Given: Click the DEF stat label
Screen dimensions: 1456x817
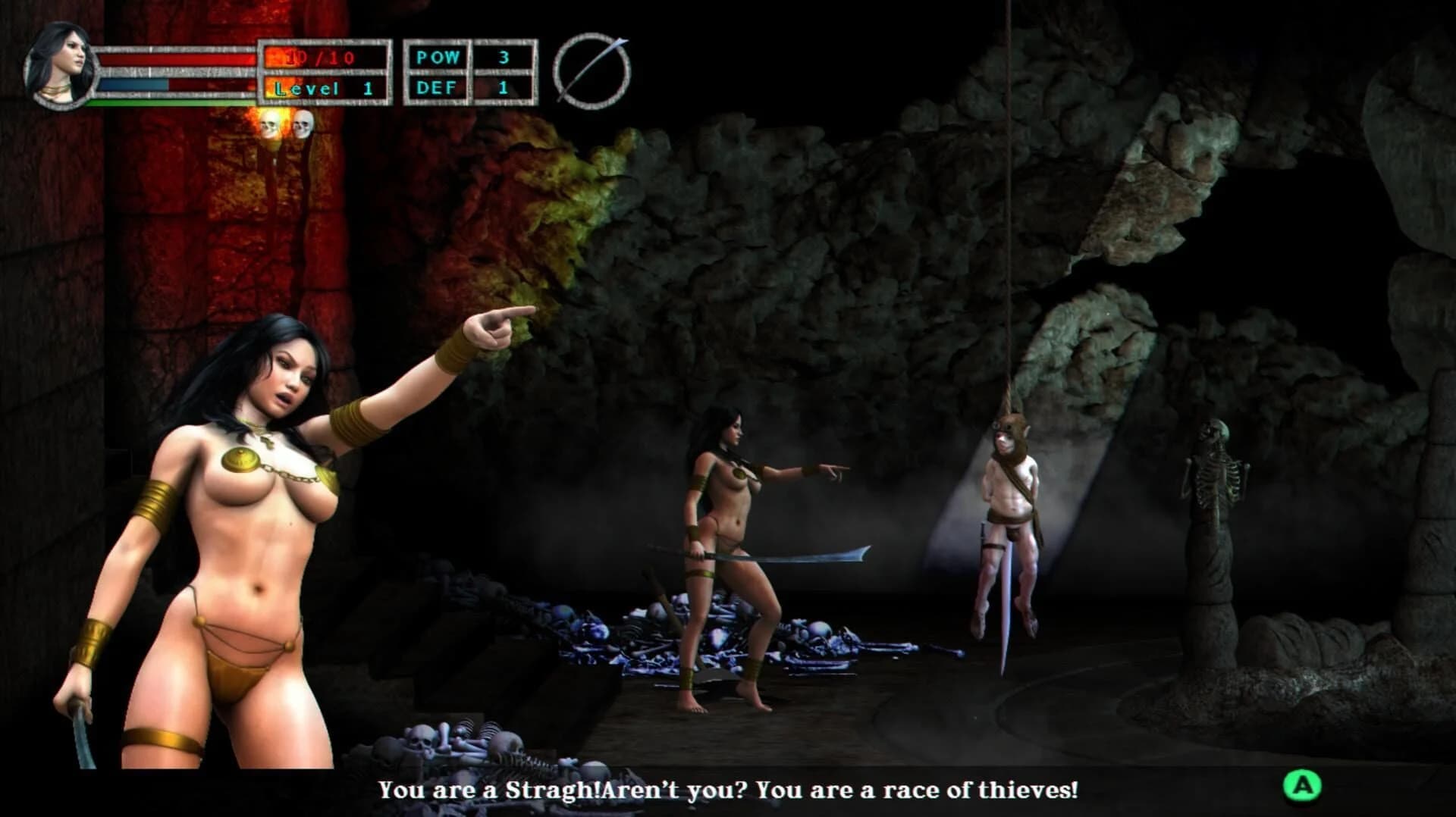Looking at the screenshot, I should (x=436, y=86).
